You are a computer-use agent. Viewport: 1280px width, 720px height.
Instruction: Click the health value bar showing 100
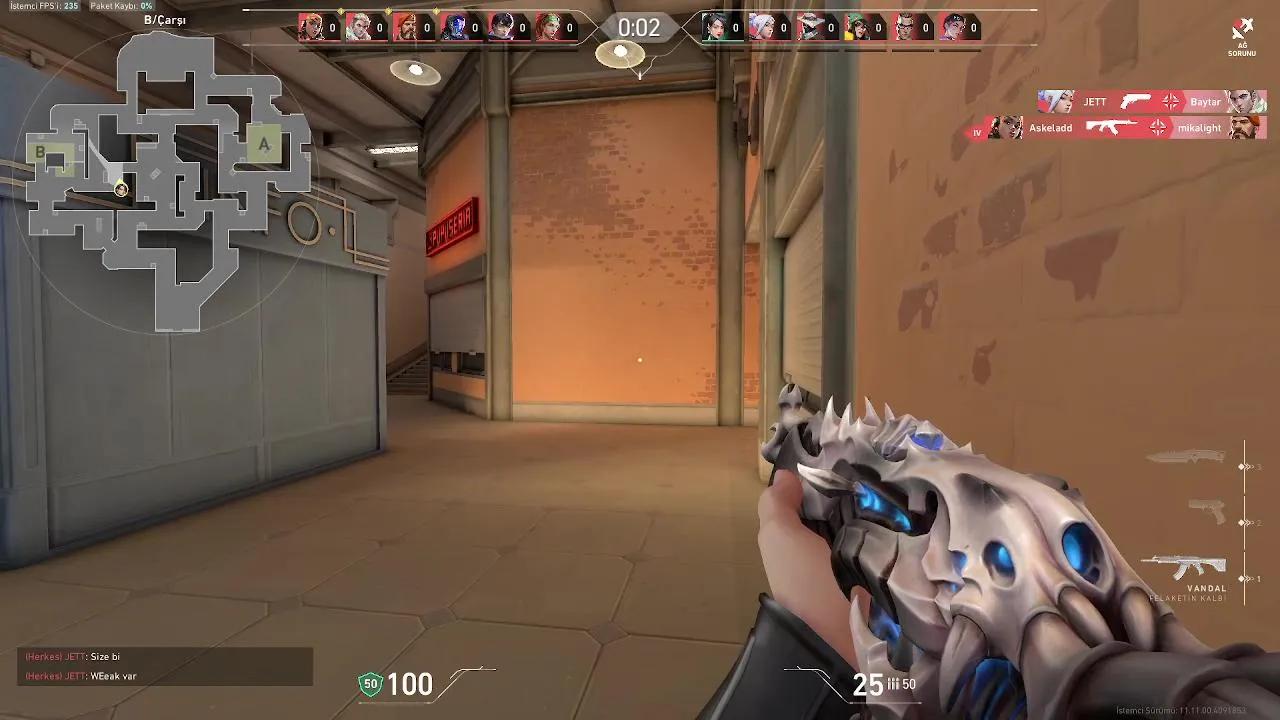click(409, 685)
